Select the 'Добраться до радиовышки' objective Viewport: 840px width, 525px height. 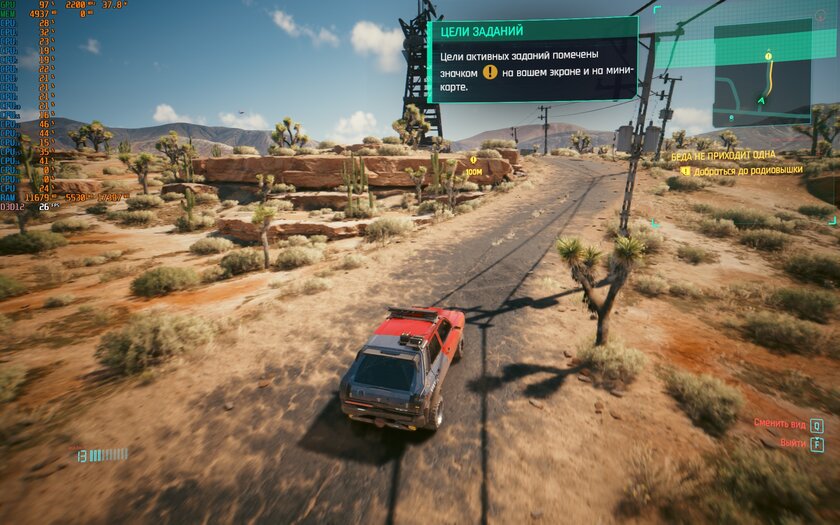[x=739, y=170]
